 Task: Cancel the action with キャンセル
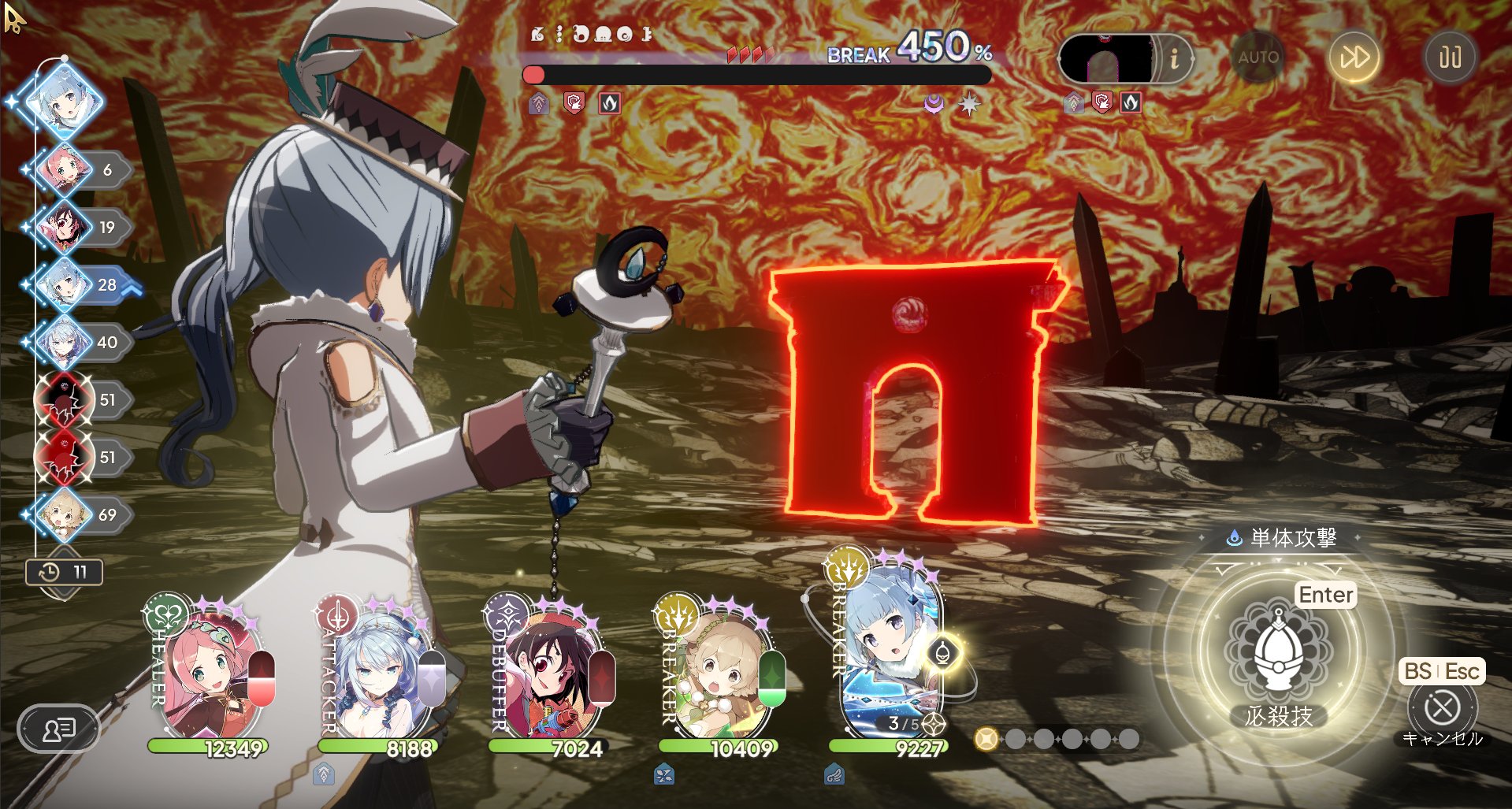[x=1442, y=708]
